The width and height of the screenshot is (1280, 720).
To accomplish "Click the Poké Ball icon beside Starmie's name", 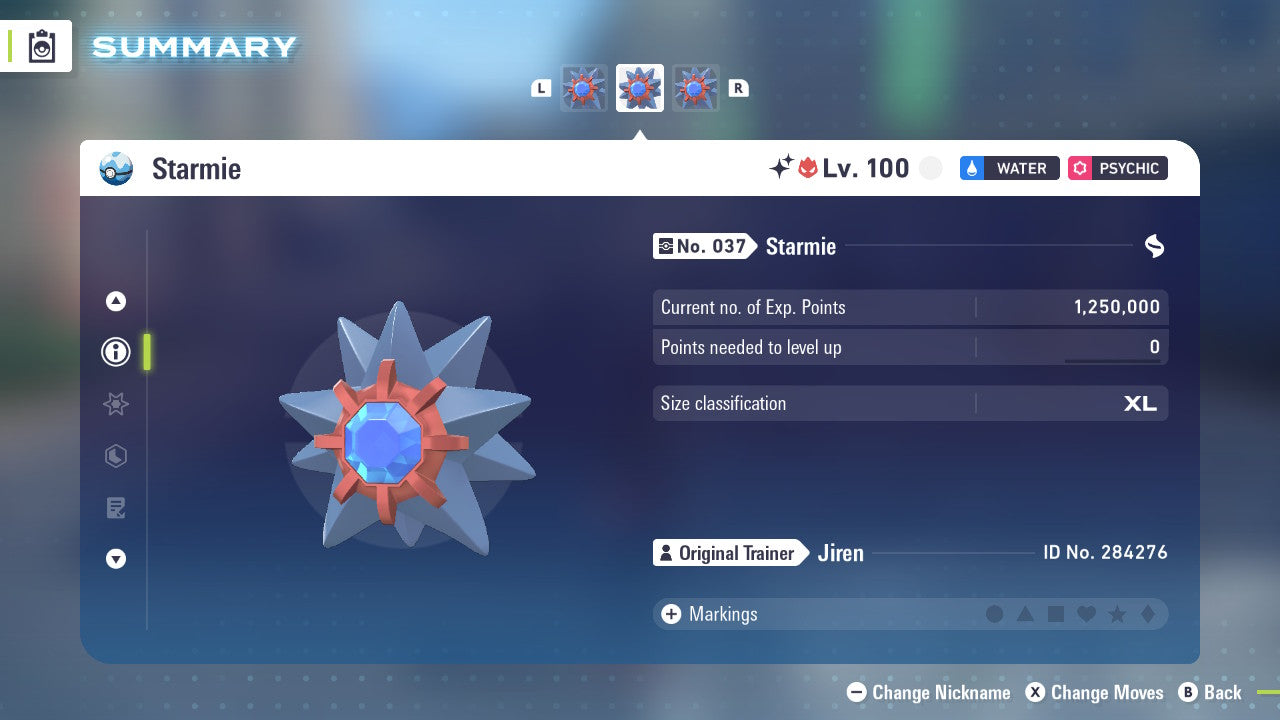I will click(x=115, y=169).
